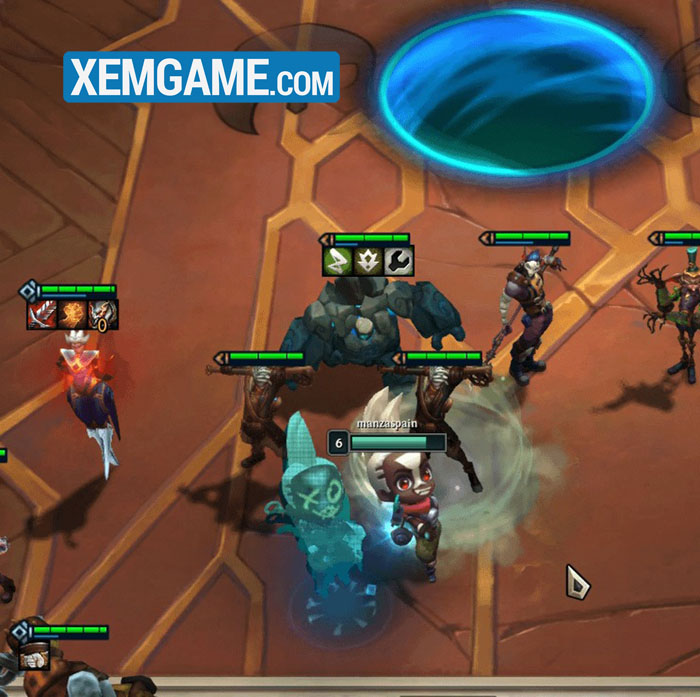Inspect the green zigzag item icon
Image resolution: width=700 pixels, height=697 pixels.
tap(338, 261)
